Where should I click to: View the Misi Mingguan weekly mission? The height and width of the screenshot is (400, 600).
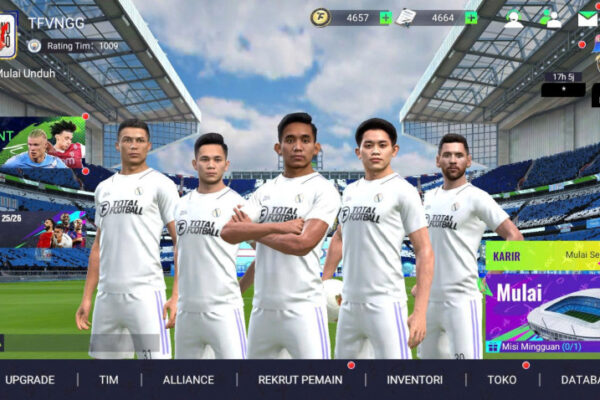(x=542, y=346)
